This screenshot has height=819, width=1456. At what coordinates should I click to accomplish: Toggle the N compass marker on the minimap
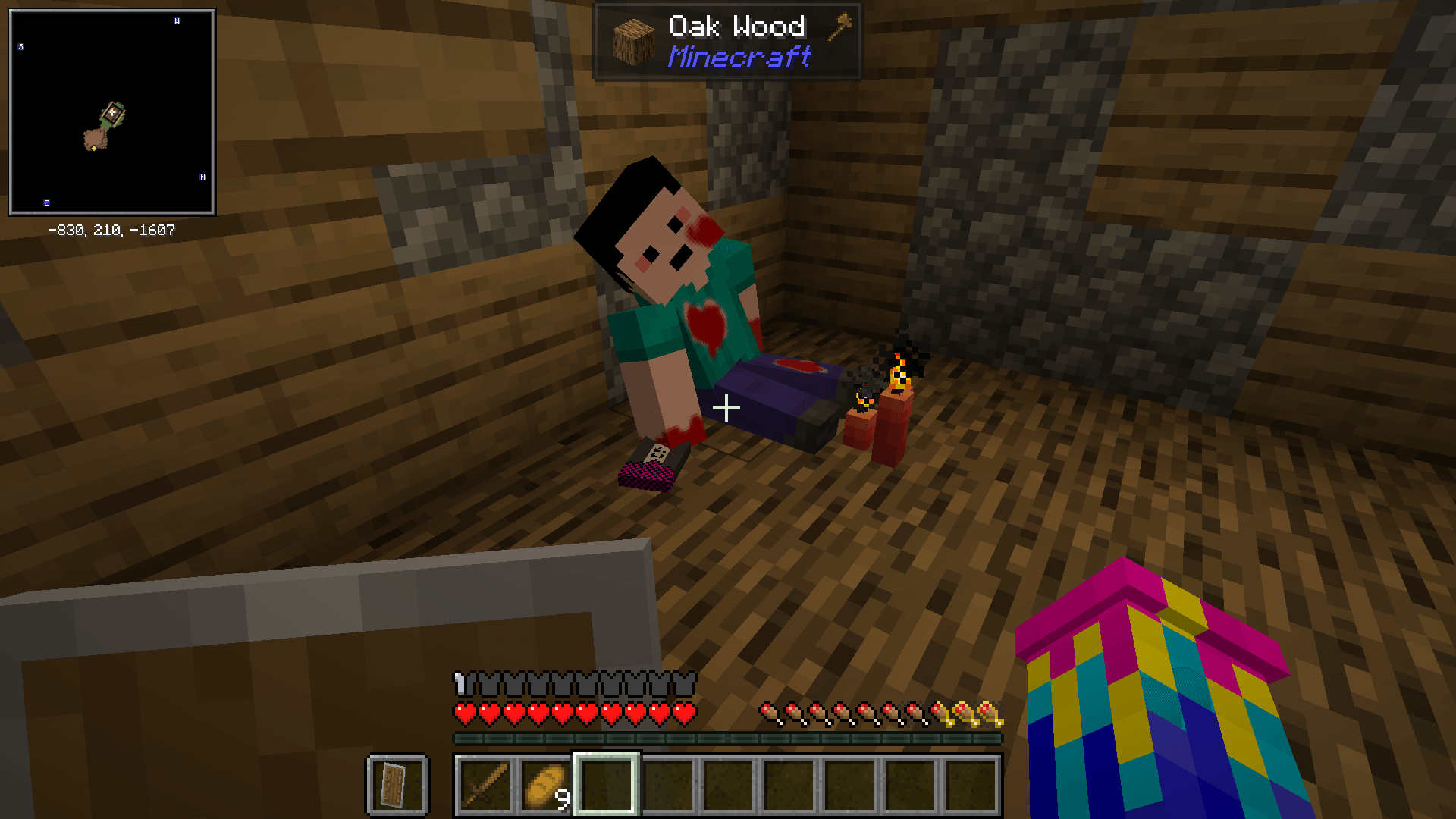click(x=202, y=178)
